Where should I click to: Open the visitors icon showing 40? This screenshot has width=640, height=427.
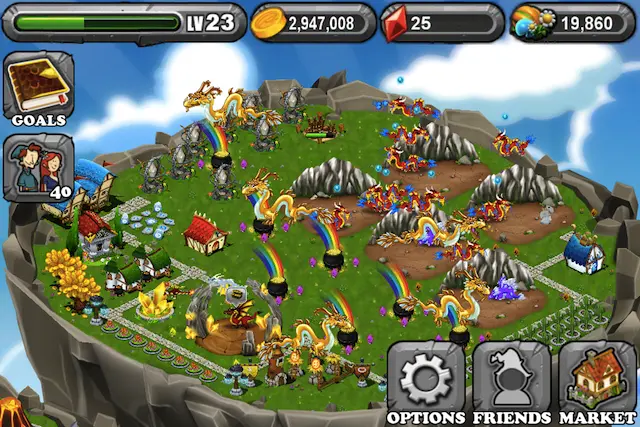pyautogui.click(x=38, y=166)
